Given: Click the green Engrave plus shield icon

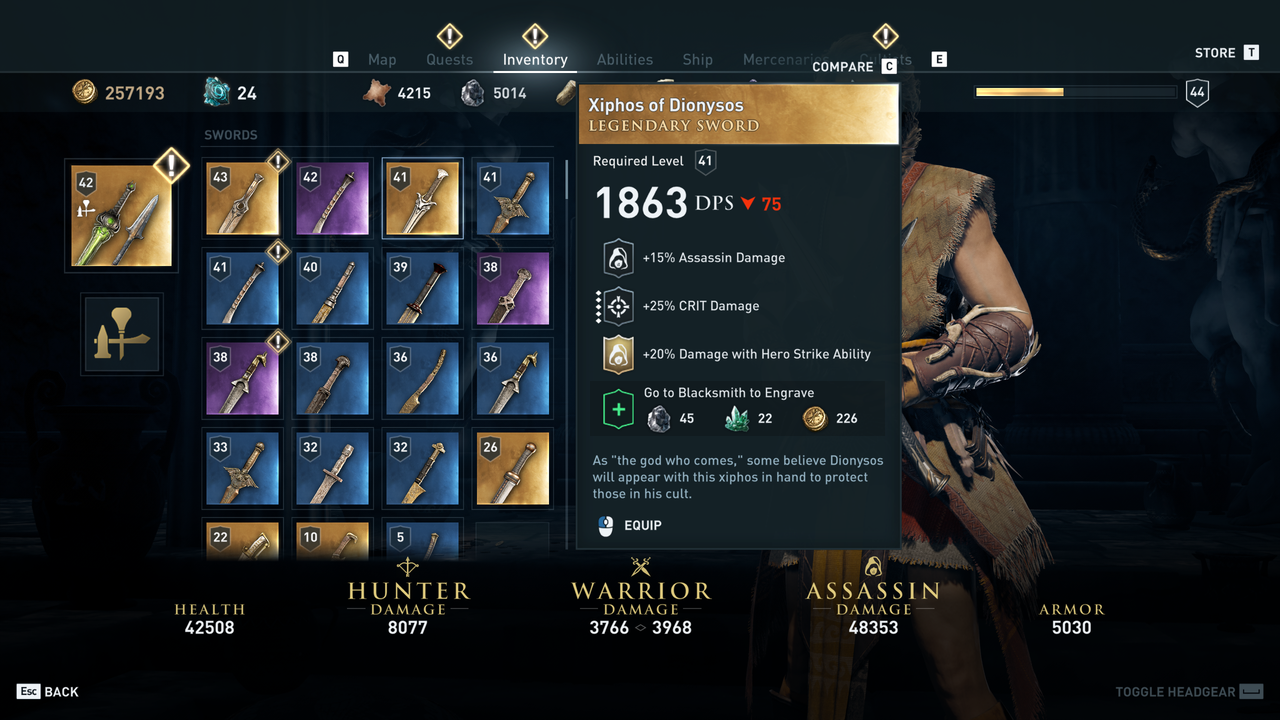Looking at the screenshot, I should (x=619, y=408).
